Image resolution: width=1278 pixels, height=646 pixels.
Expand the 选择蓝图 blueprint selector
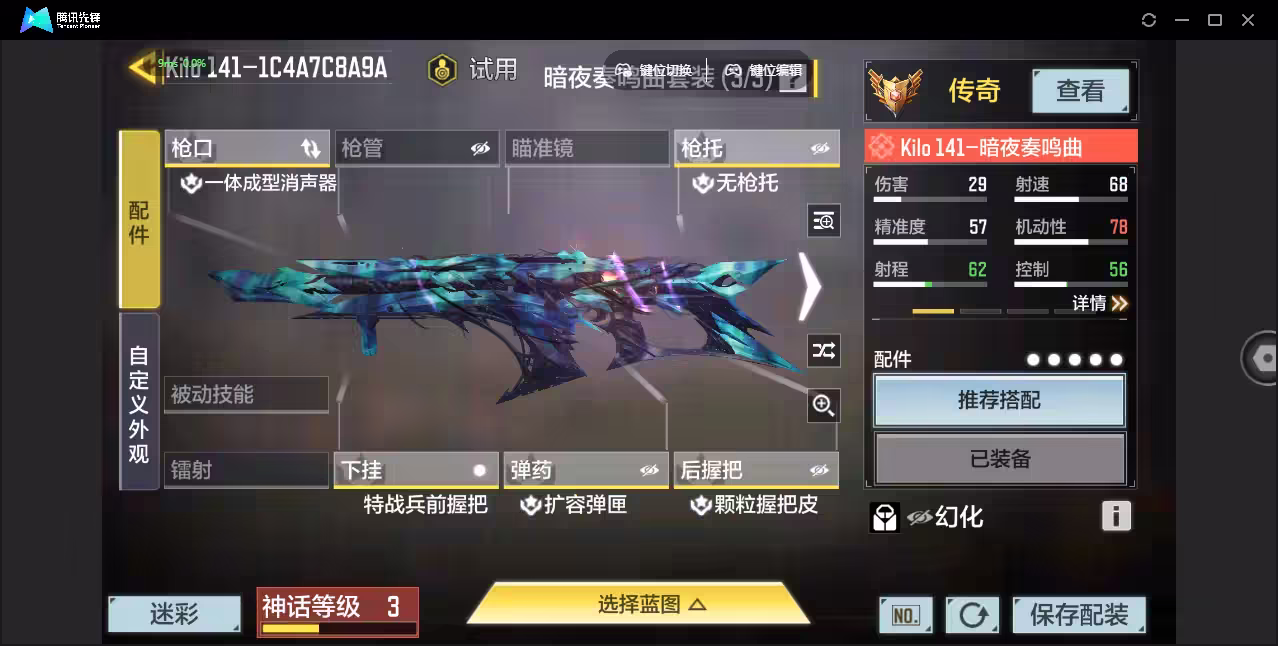point(638,604)
